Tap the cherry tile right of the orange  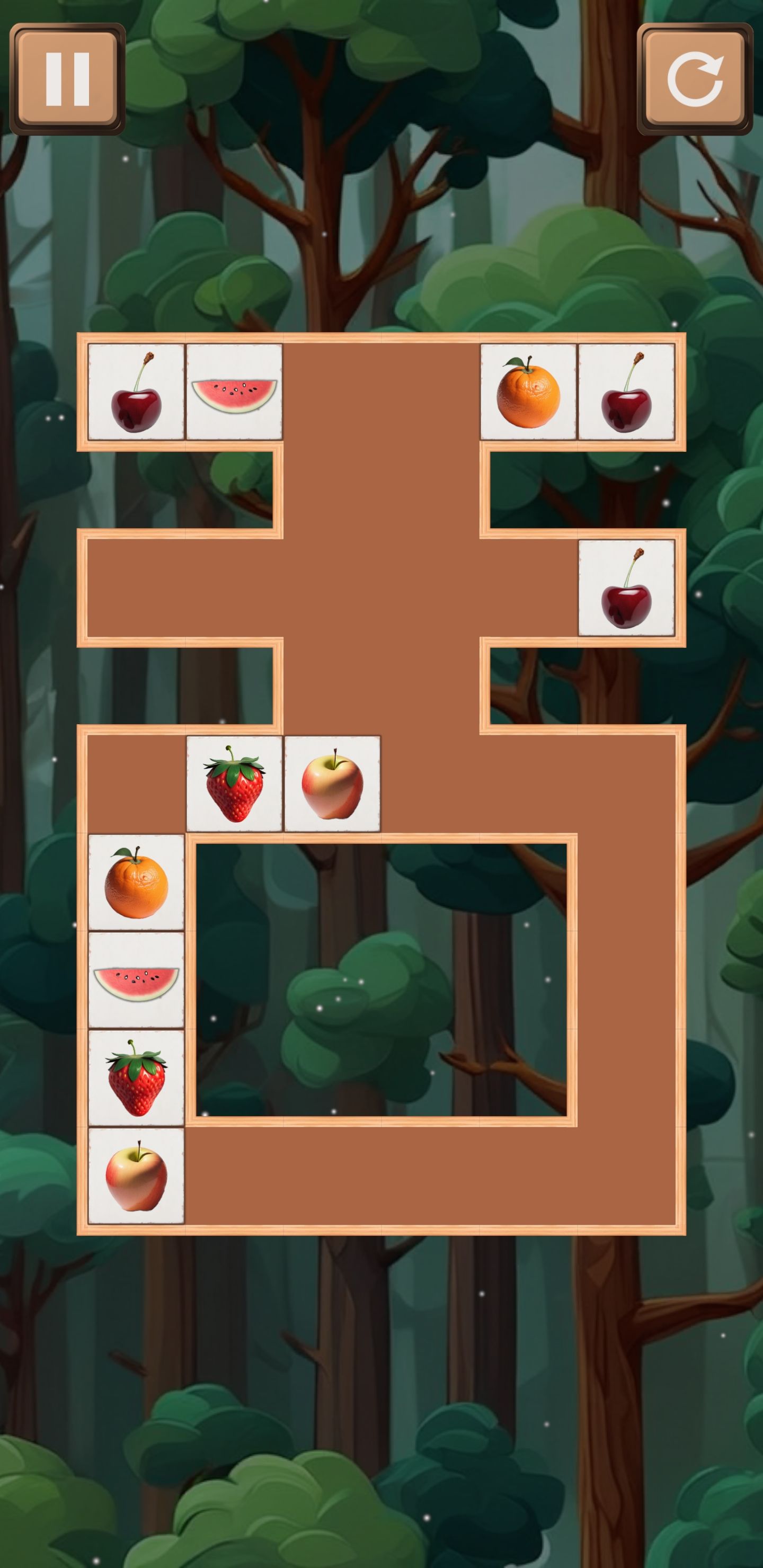pos(626,392)
